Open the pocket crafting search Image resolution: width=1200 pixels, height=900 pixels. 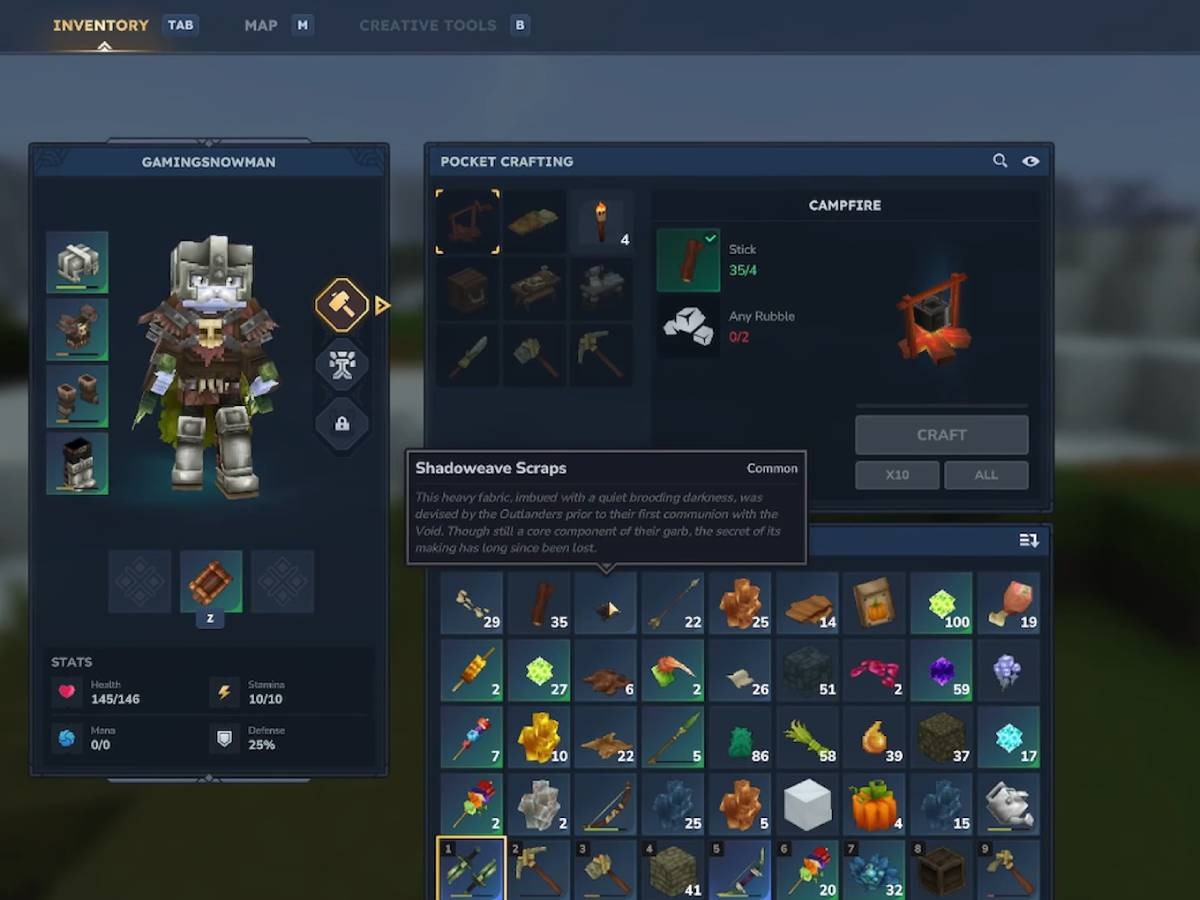click(1000, 161)
